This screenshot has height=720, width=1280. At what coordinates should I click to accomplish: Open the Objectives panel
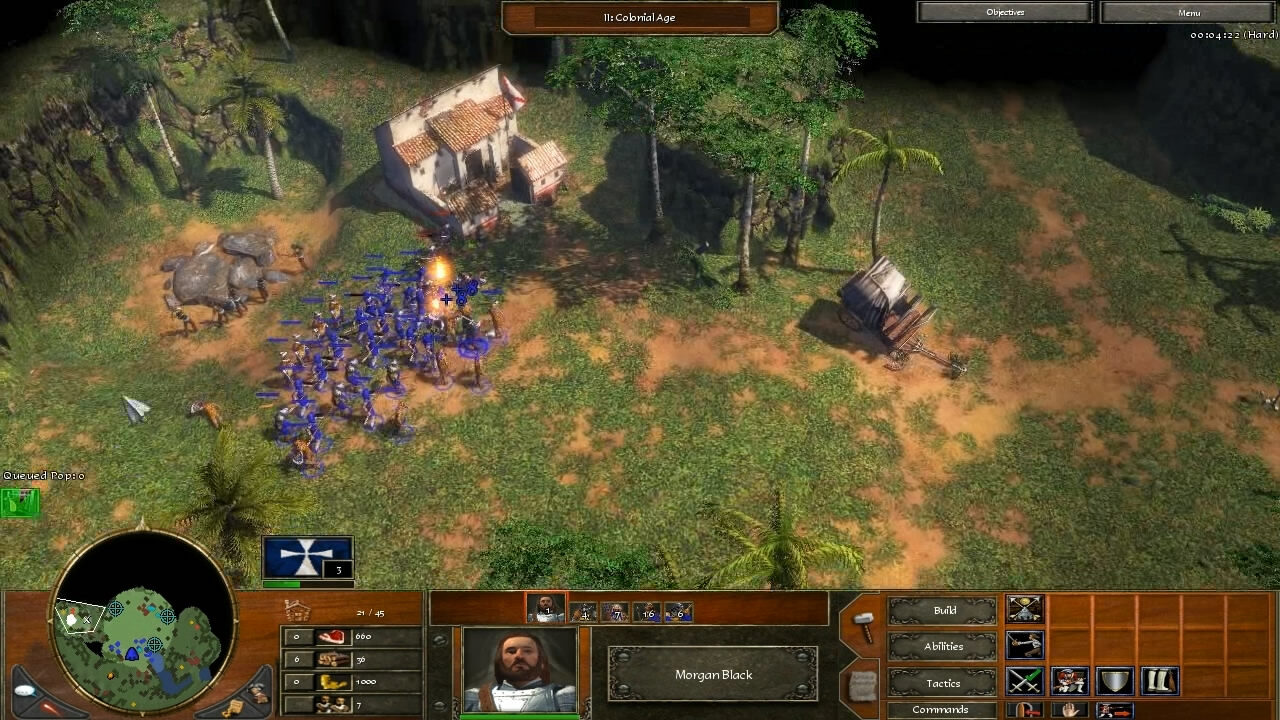1004,12
